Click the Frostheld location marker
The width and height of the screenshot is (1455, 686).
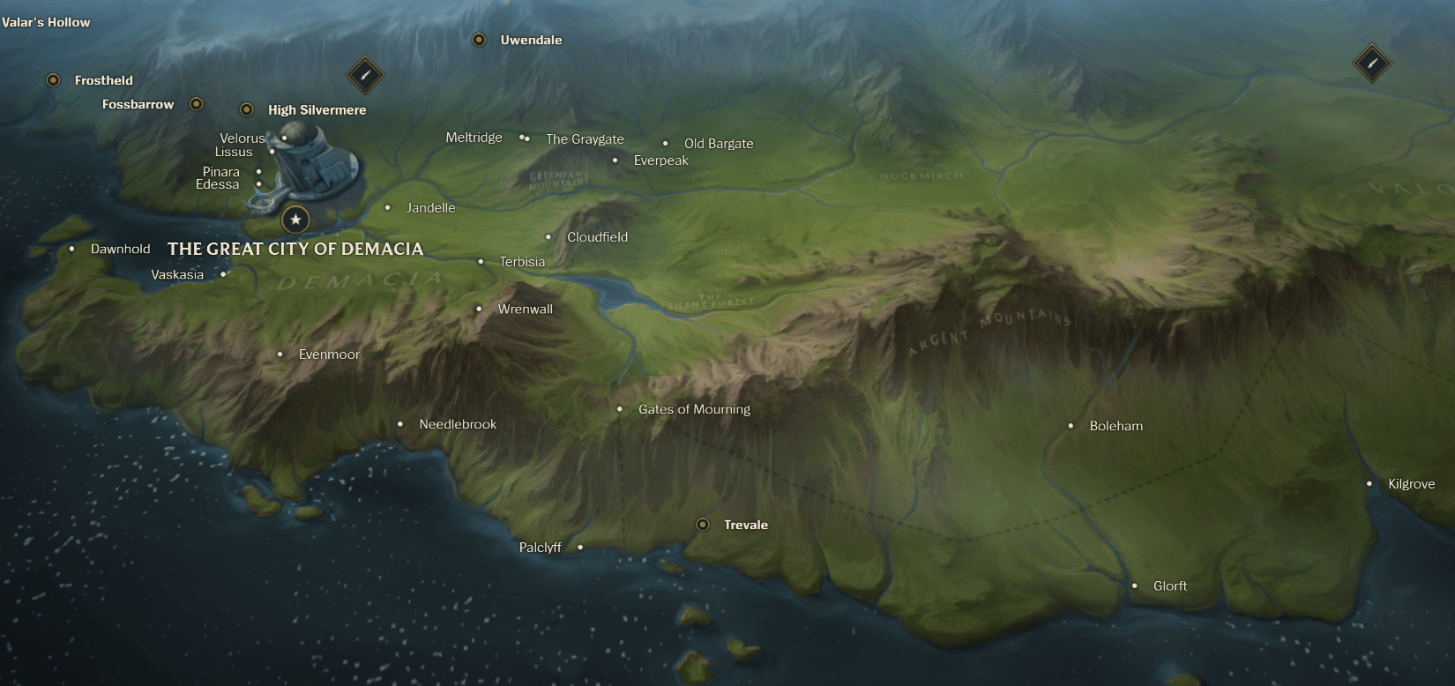tap(53, 80)
